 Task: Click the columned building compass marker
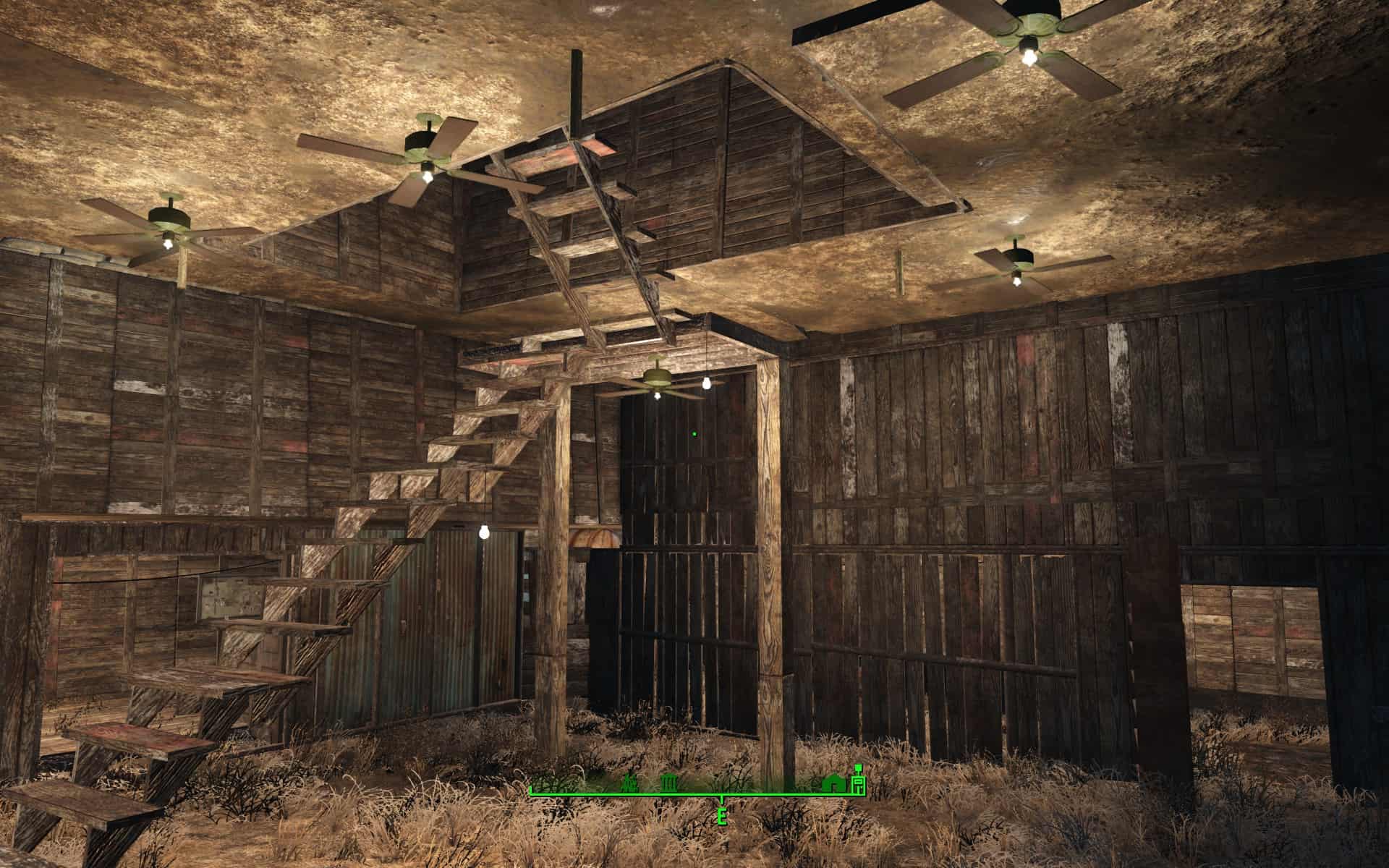[x=669, y=783]
